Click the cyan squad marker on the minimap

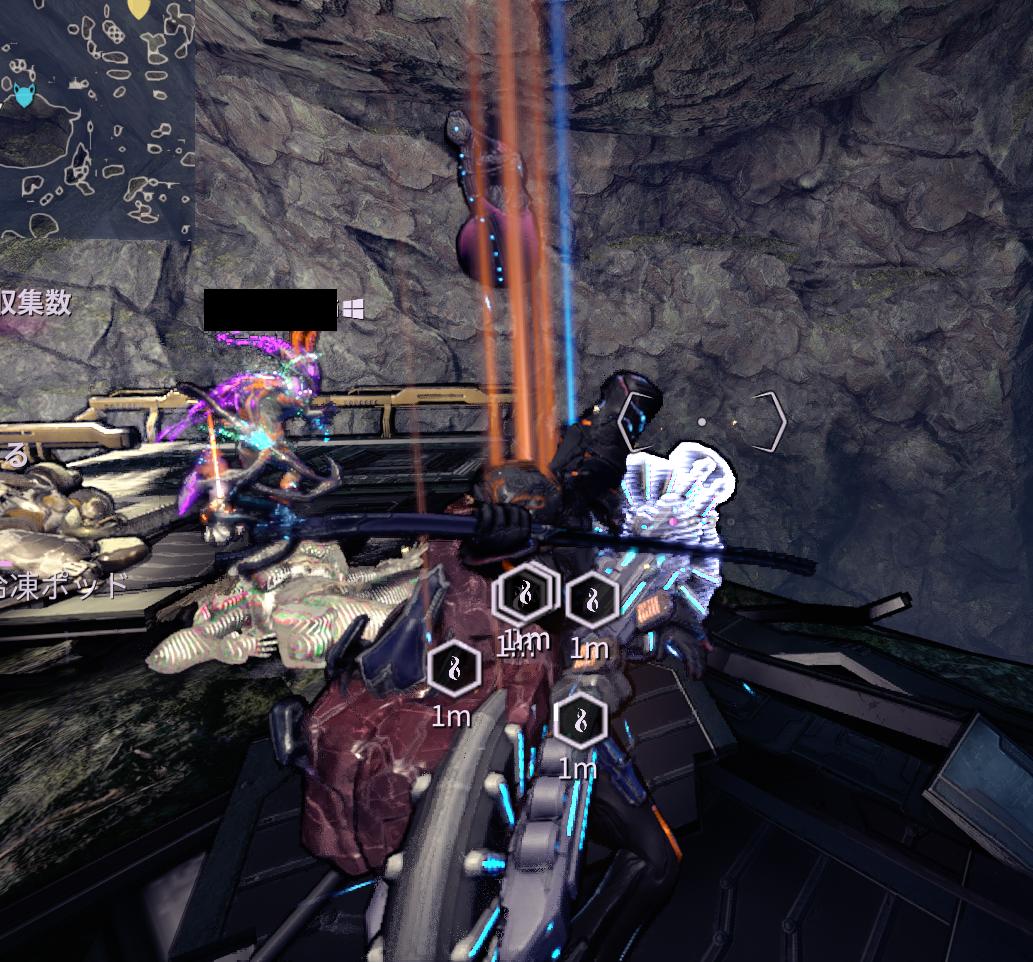(x=23, y=97)
